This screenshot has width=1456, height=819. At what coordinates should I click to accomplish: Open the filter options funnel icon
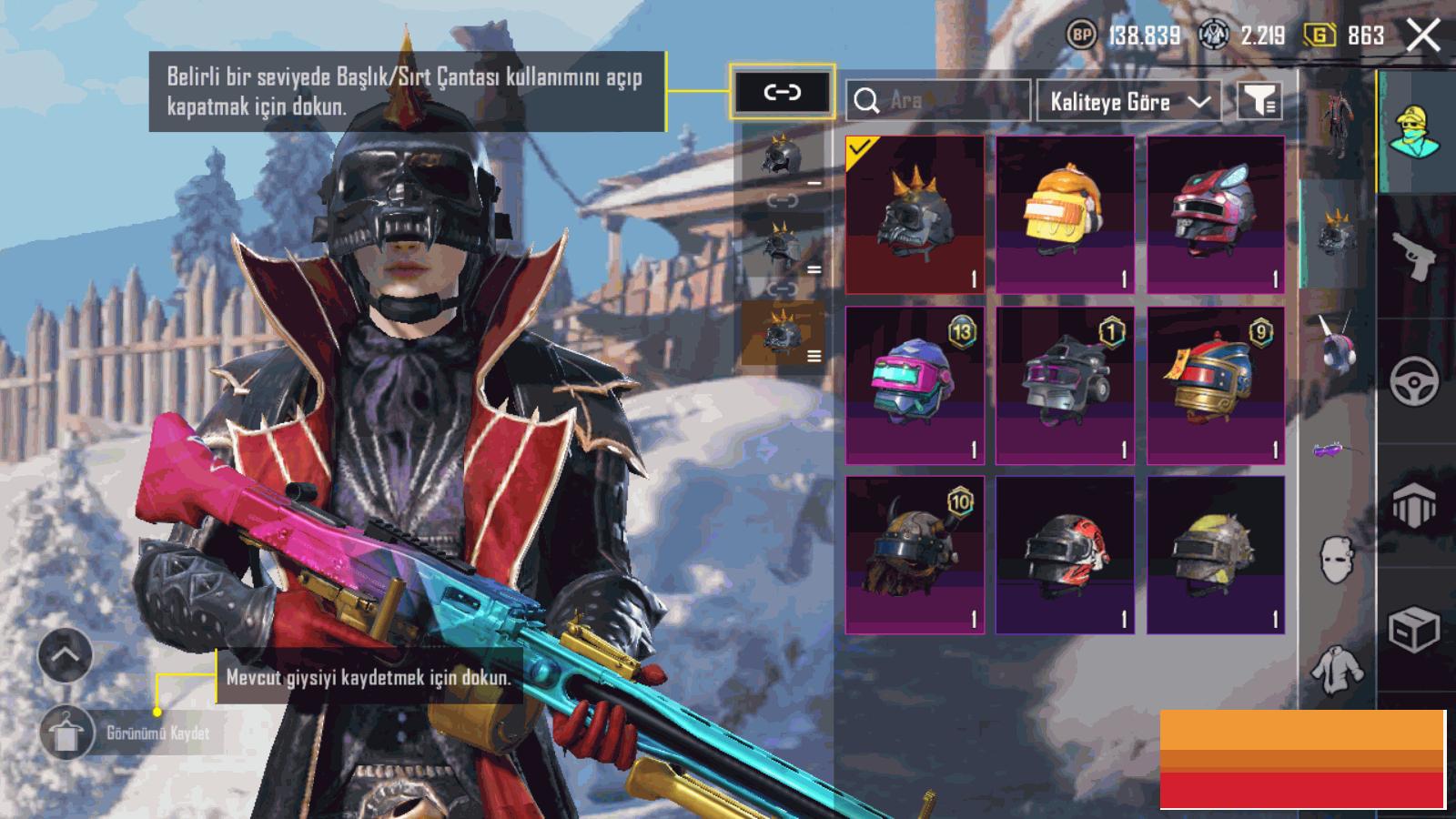click(x=1259, y=101)
